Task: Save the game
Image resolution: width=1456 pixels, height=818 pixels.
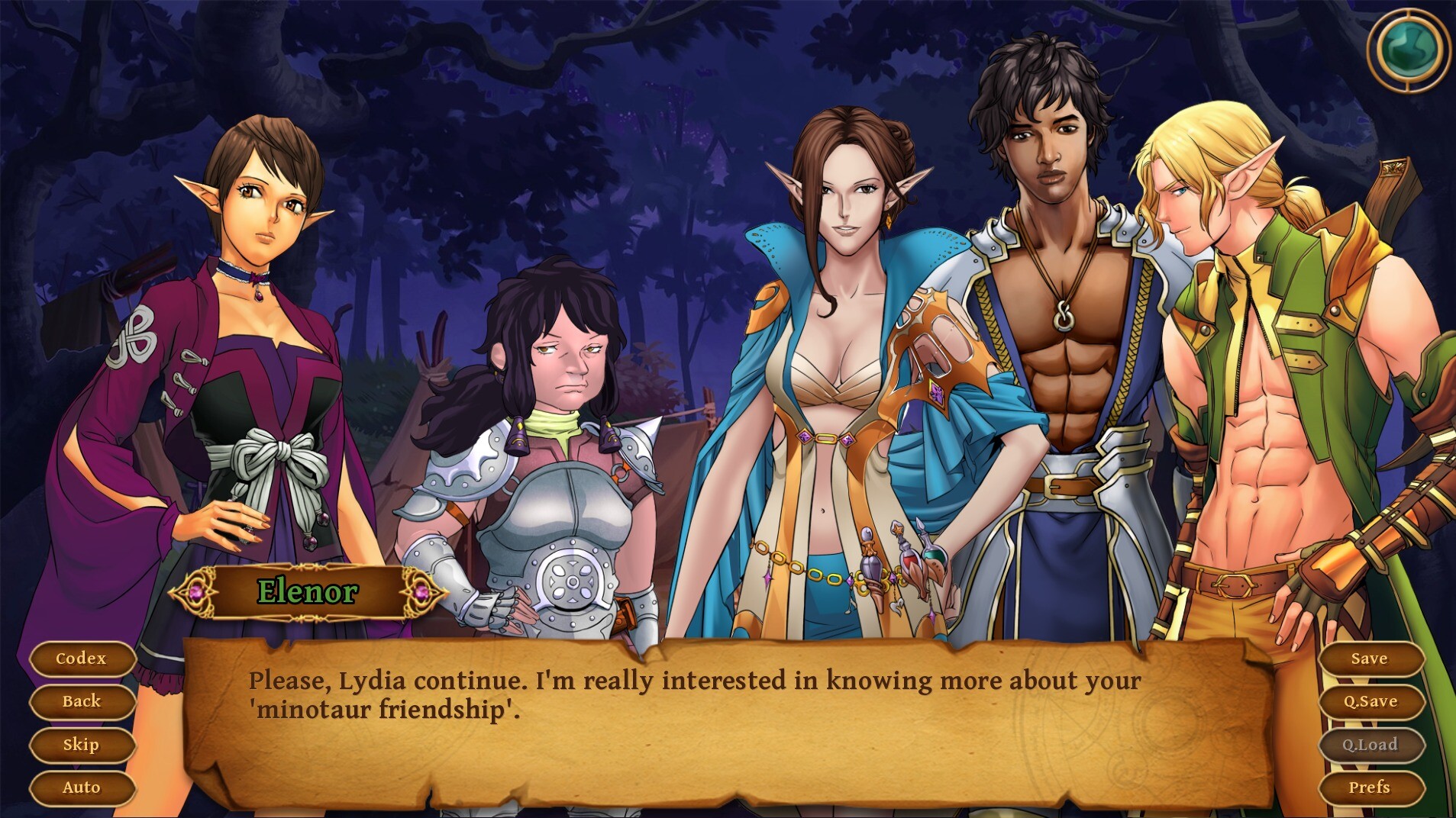Action: 1370,659
